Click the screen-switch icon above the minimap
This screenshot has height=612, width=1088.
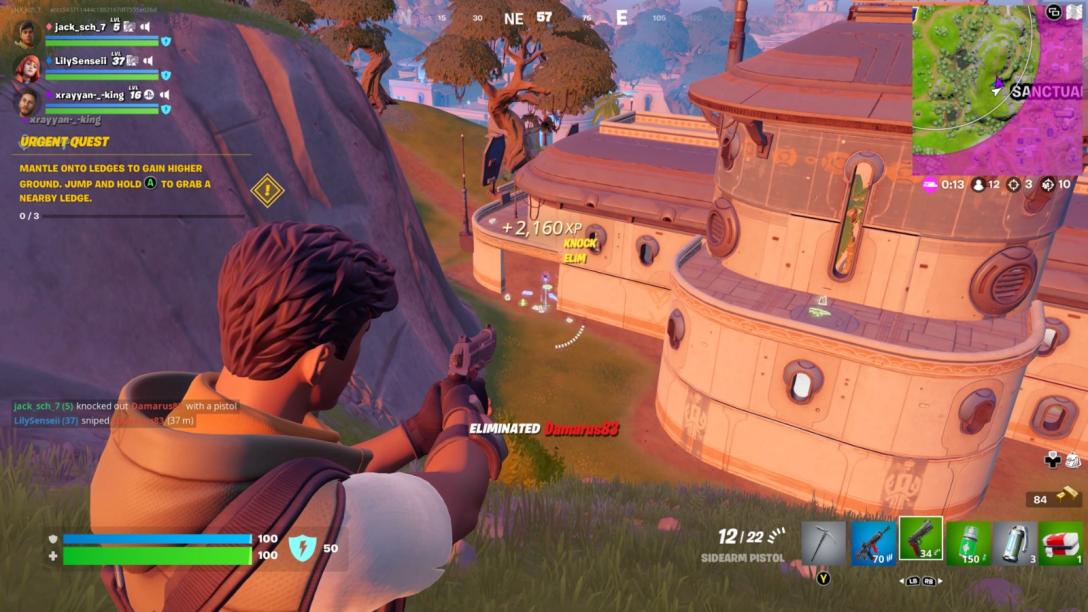coord(1054,12)
